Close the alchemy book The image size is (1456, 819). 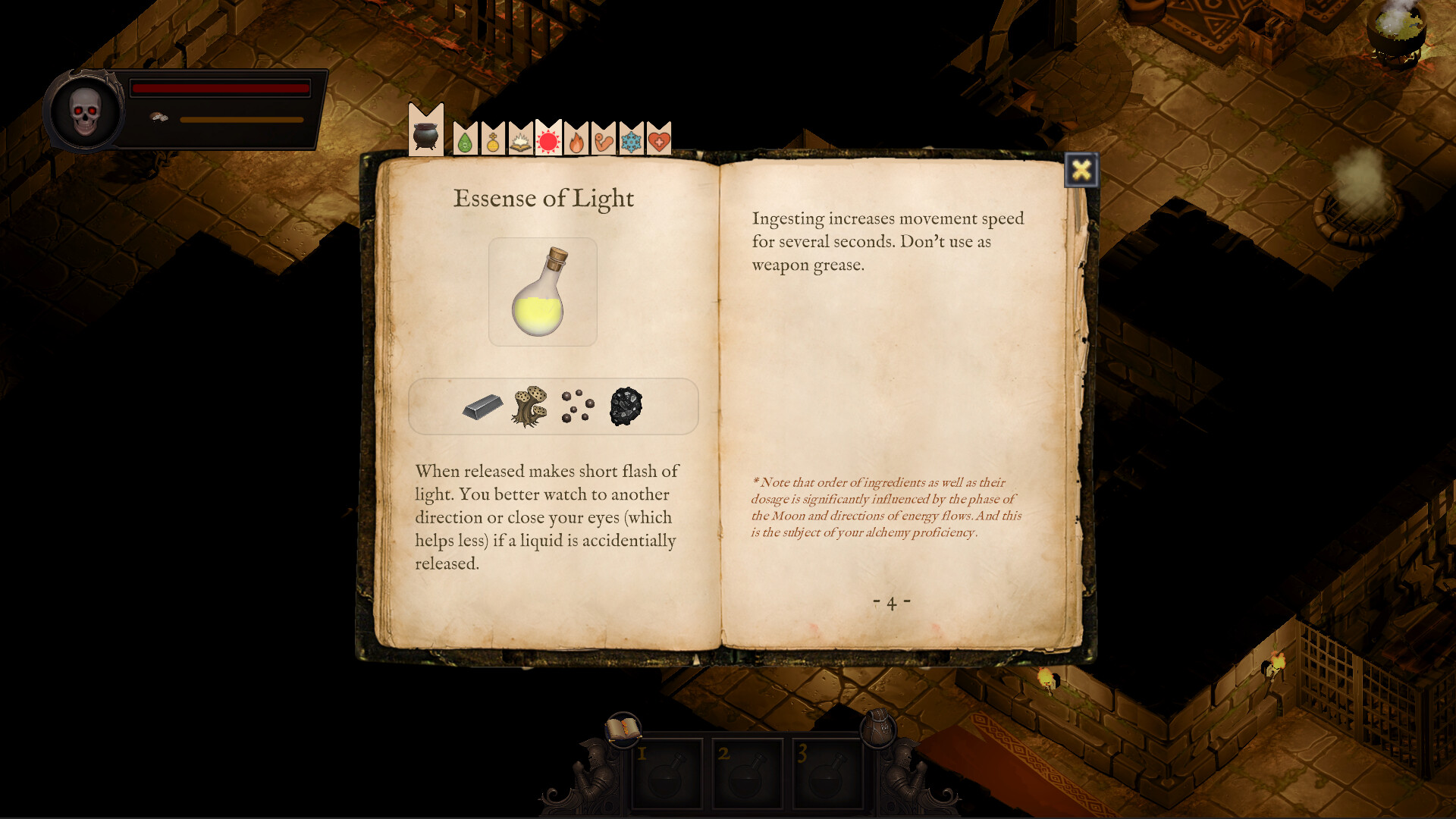pos(1082,168)
